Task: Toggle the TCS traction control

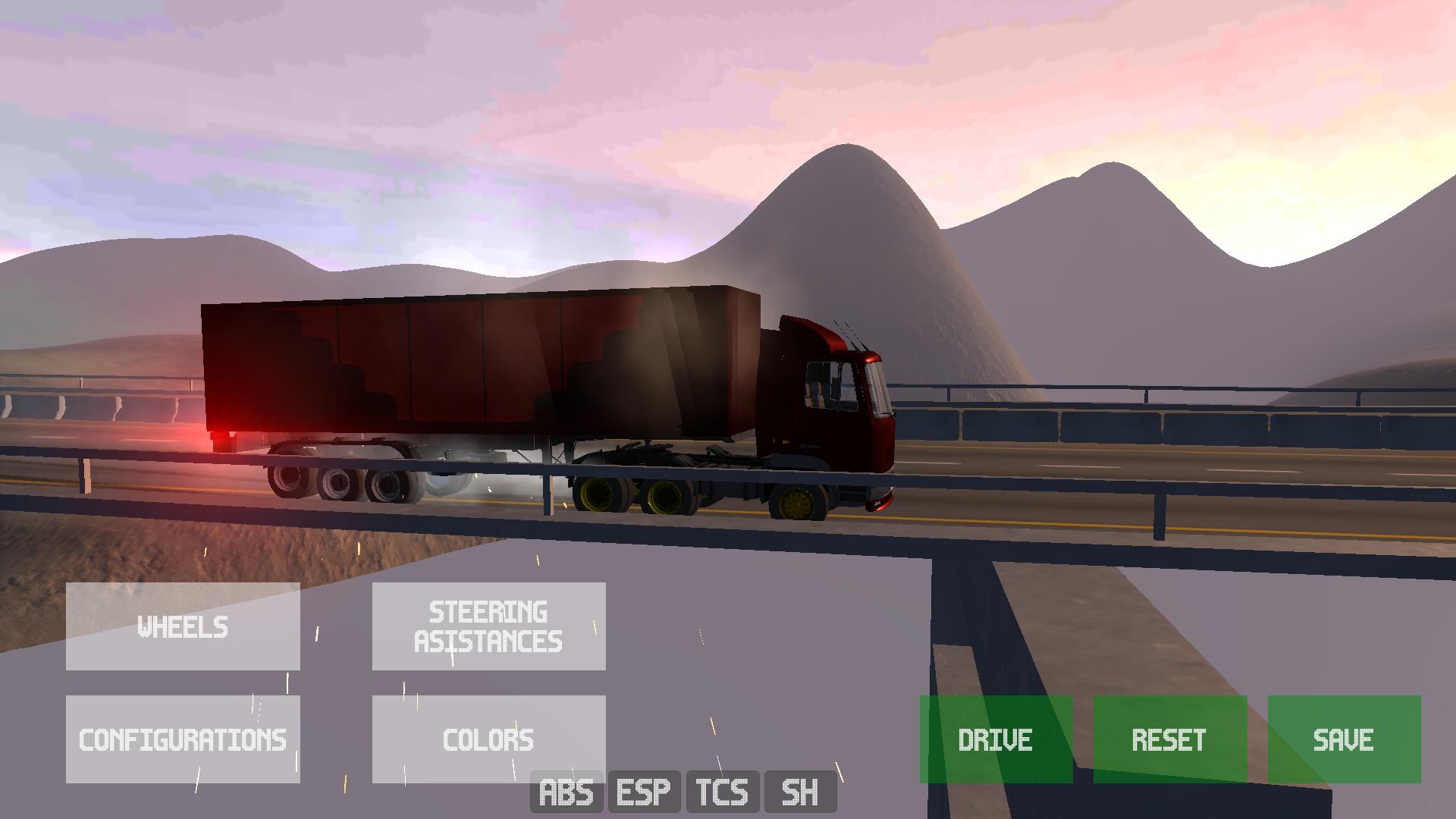Action: click(x=722, y=792)
